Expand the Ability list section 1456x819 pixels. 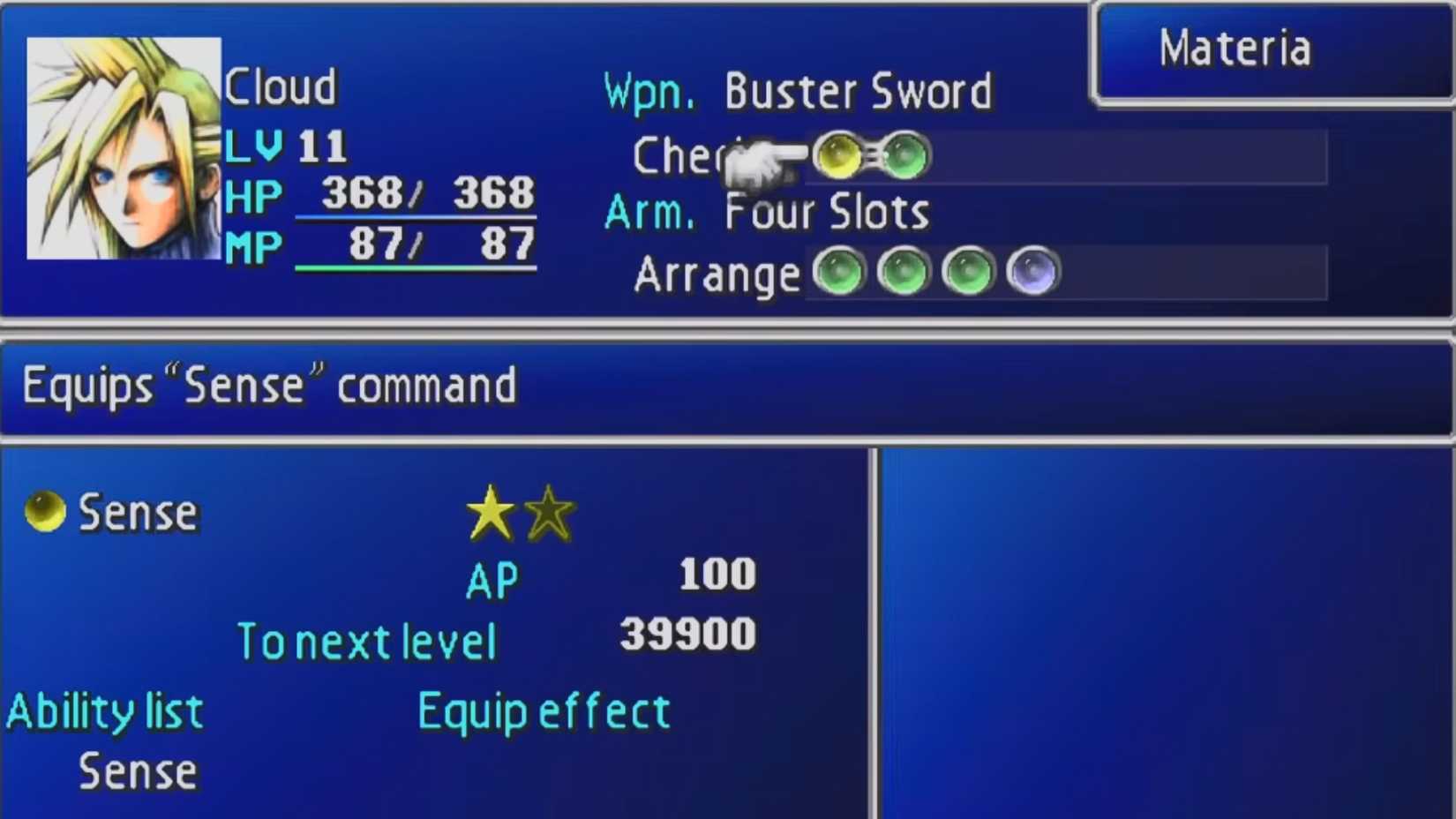pyautogui.click(x=104, y=709)
